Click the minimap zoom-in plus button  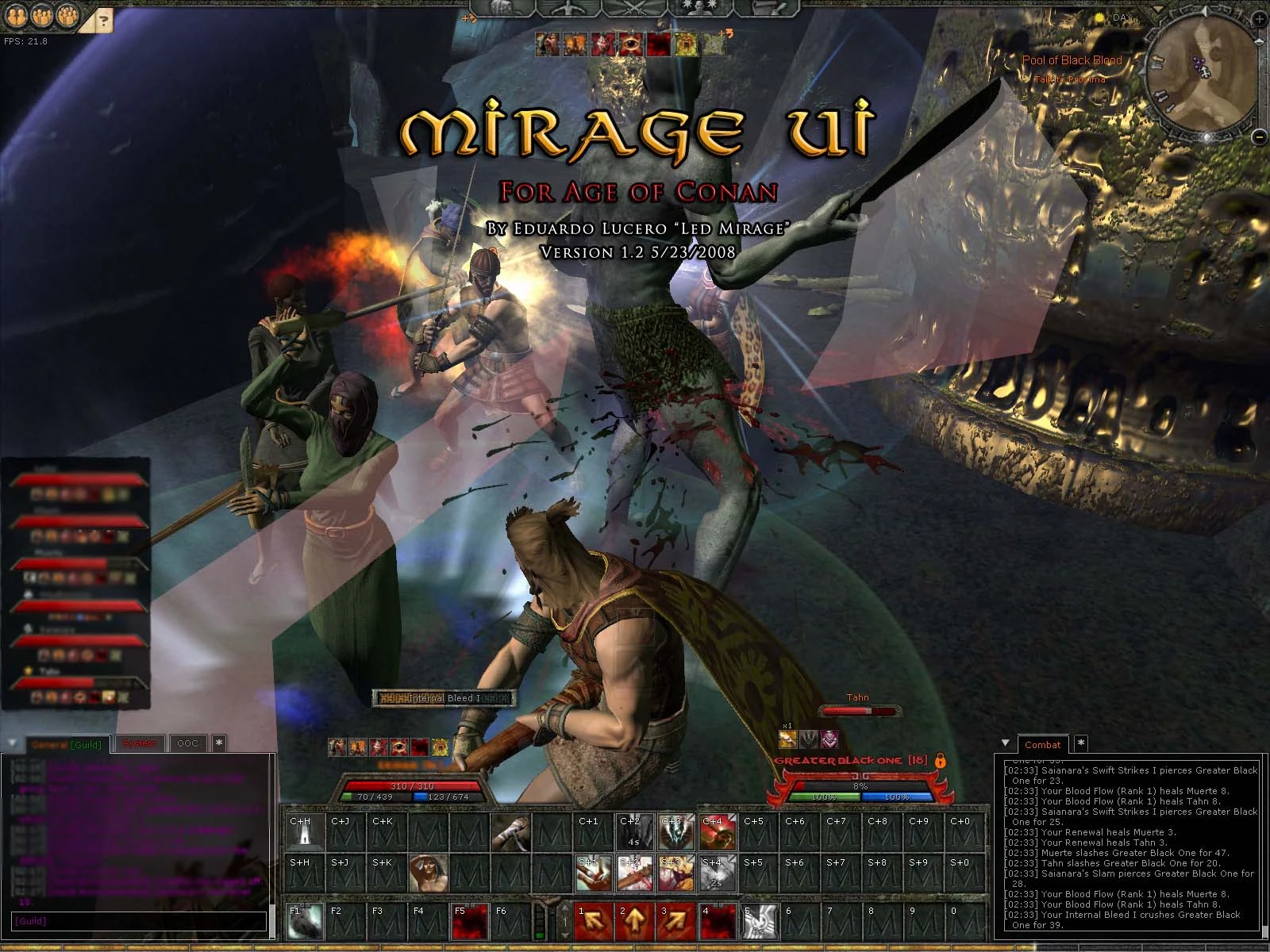(x=1260, y=19)
